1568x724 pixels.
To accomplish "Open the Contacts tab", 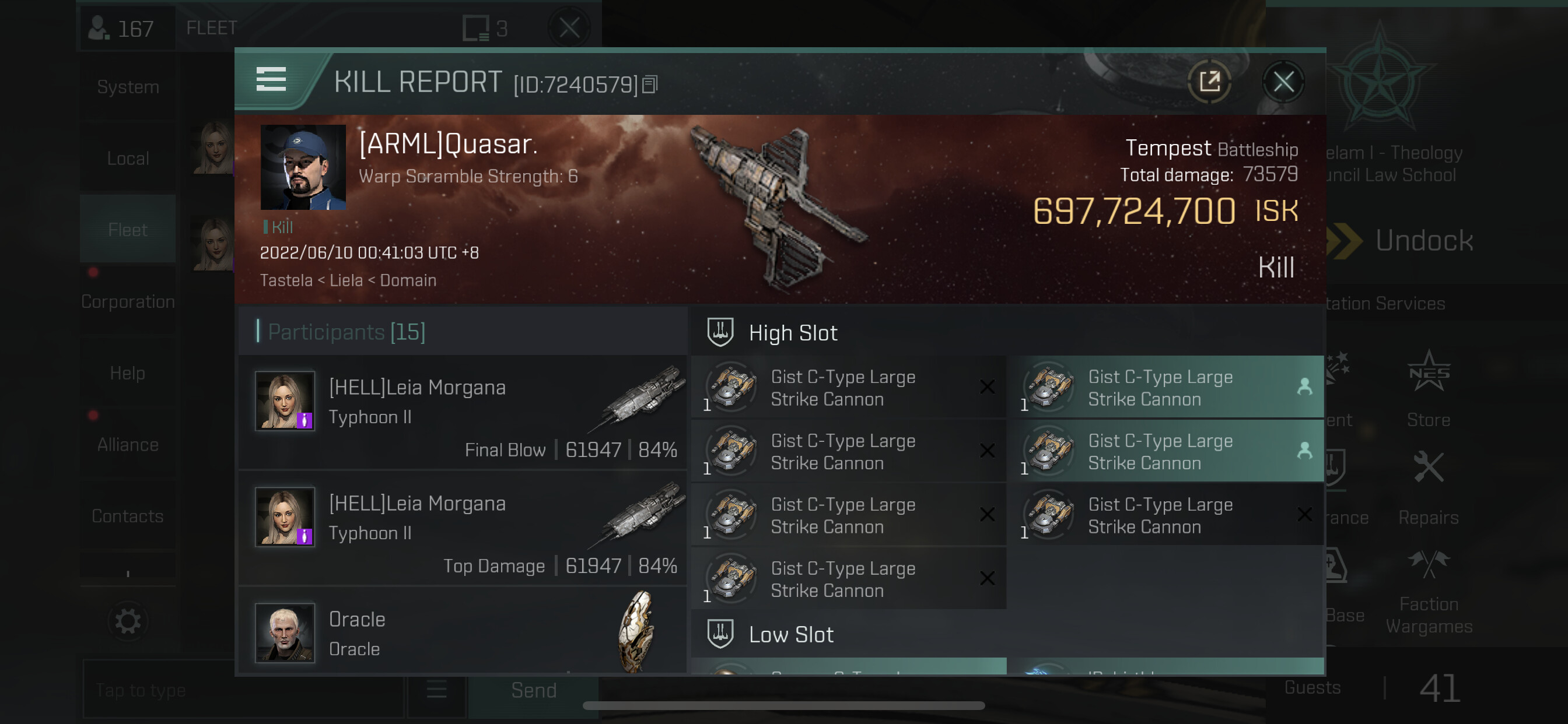I will click(128, 516).
